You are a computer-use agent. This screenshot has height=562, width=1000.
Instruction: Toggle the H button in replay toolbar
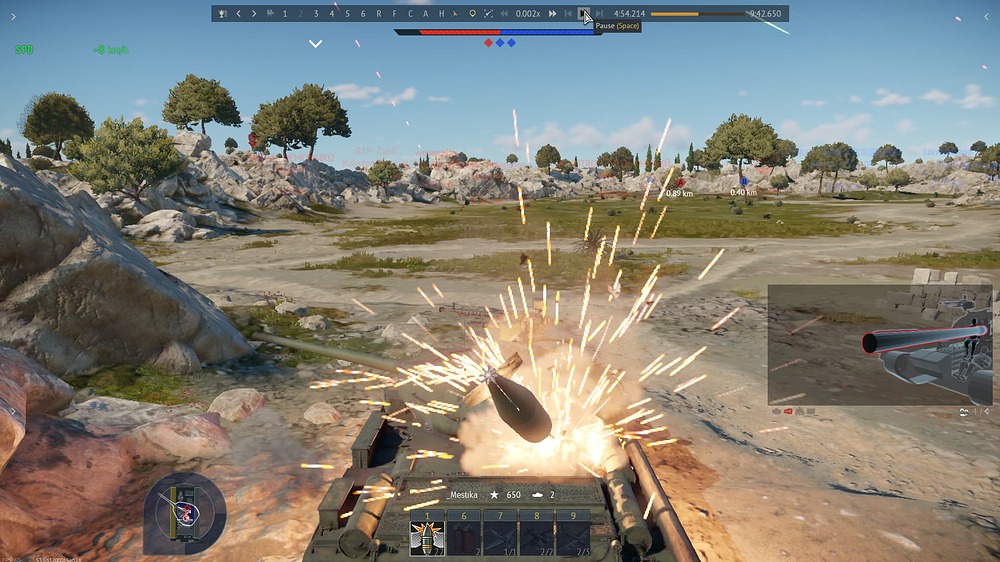[441, 14]
